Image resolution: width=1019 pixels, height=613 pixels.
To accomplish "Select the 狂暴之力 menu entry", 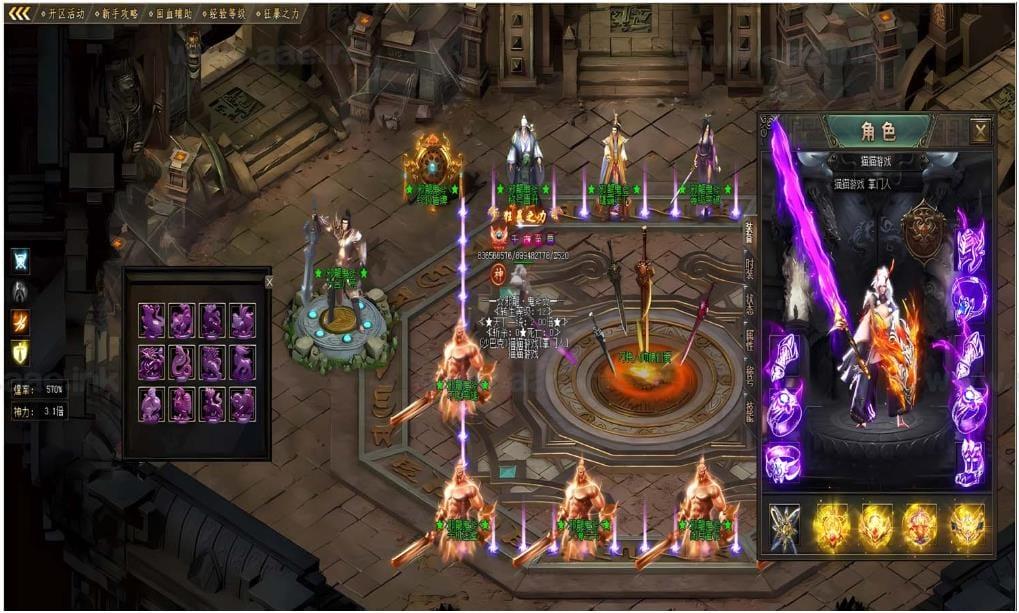I will point(281,14).
